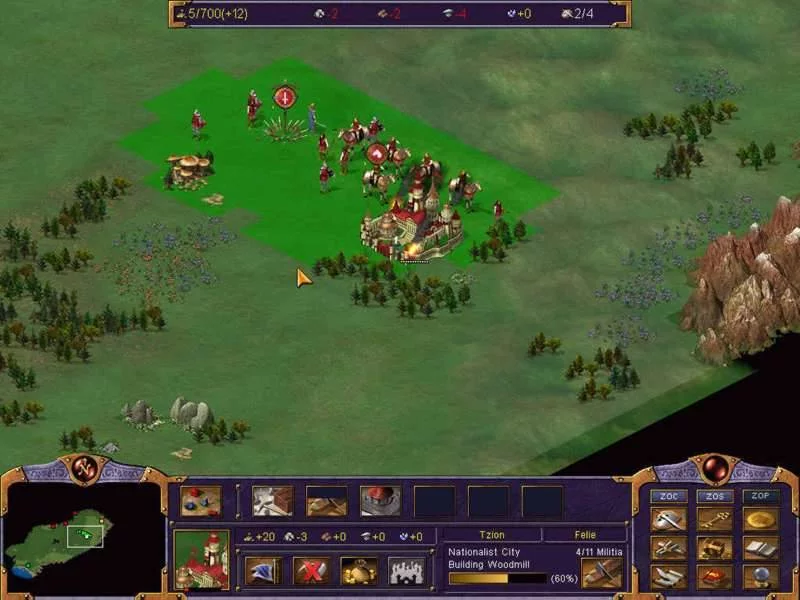Open the red spellbook panel
This screenshot has width=800, height=600.
point(714,577)
